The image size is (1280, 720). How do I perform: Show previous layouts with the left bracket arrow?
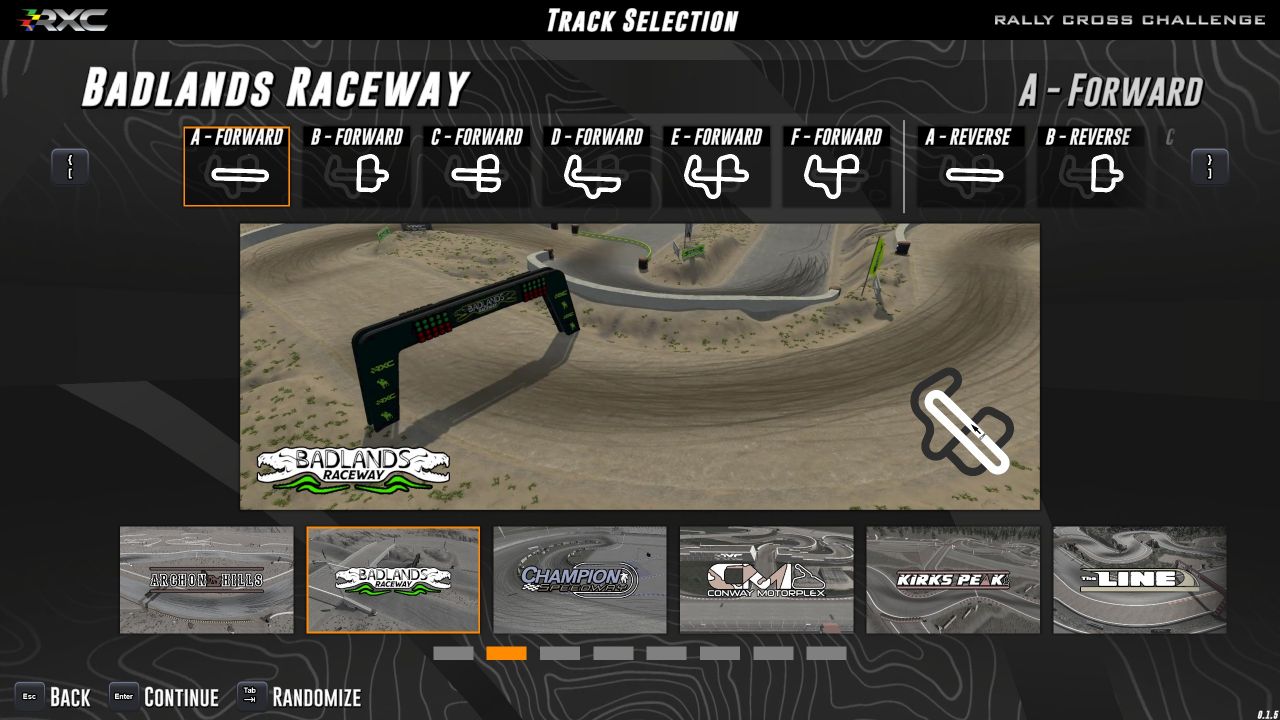[x=70, y=167]
